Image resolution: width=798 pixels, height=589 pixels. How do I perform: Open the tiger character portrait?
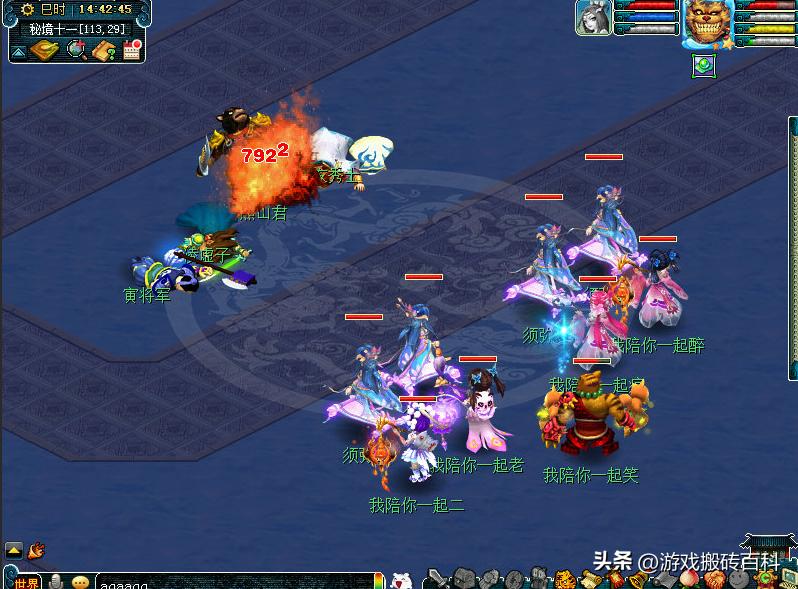click(x=708, y=23)
